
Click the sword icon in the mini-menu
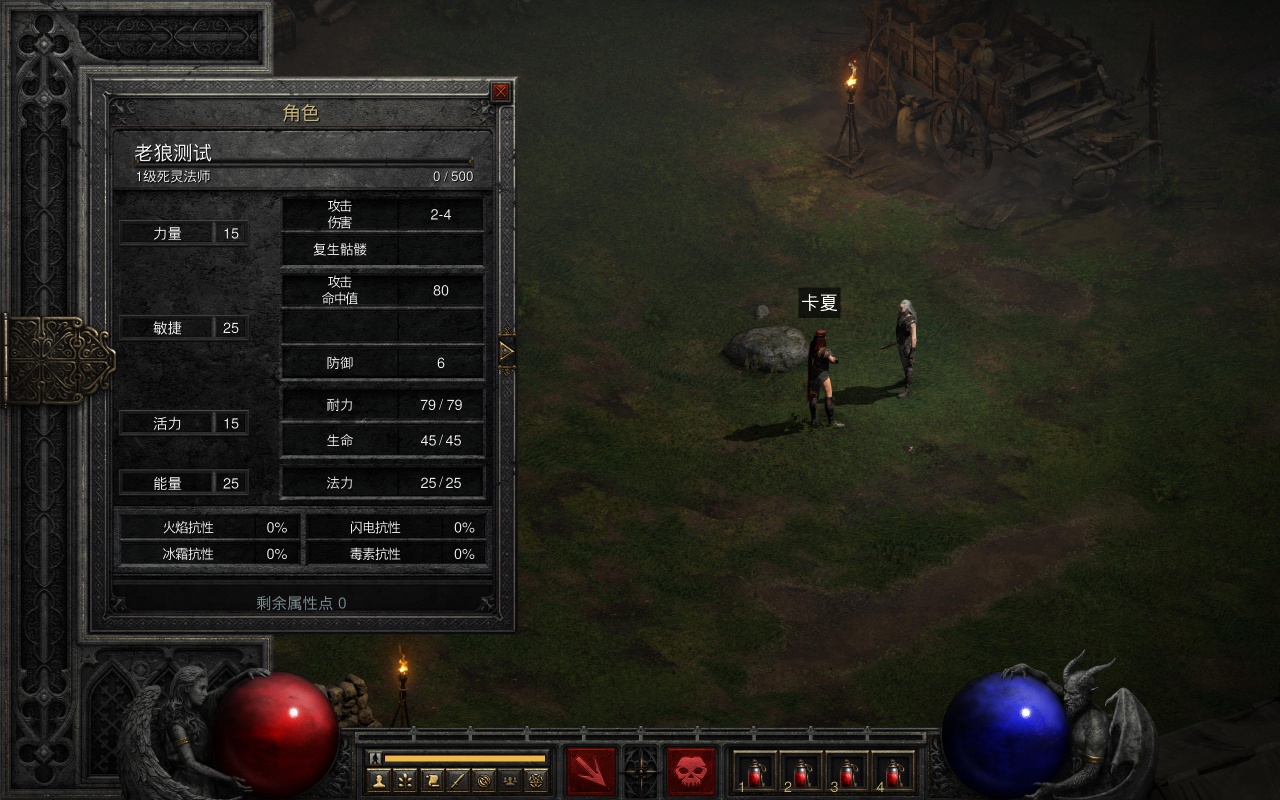tap(457, 780)
